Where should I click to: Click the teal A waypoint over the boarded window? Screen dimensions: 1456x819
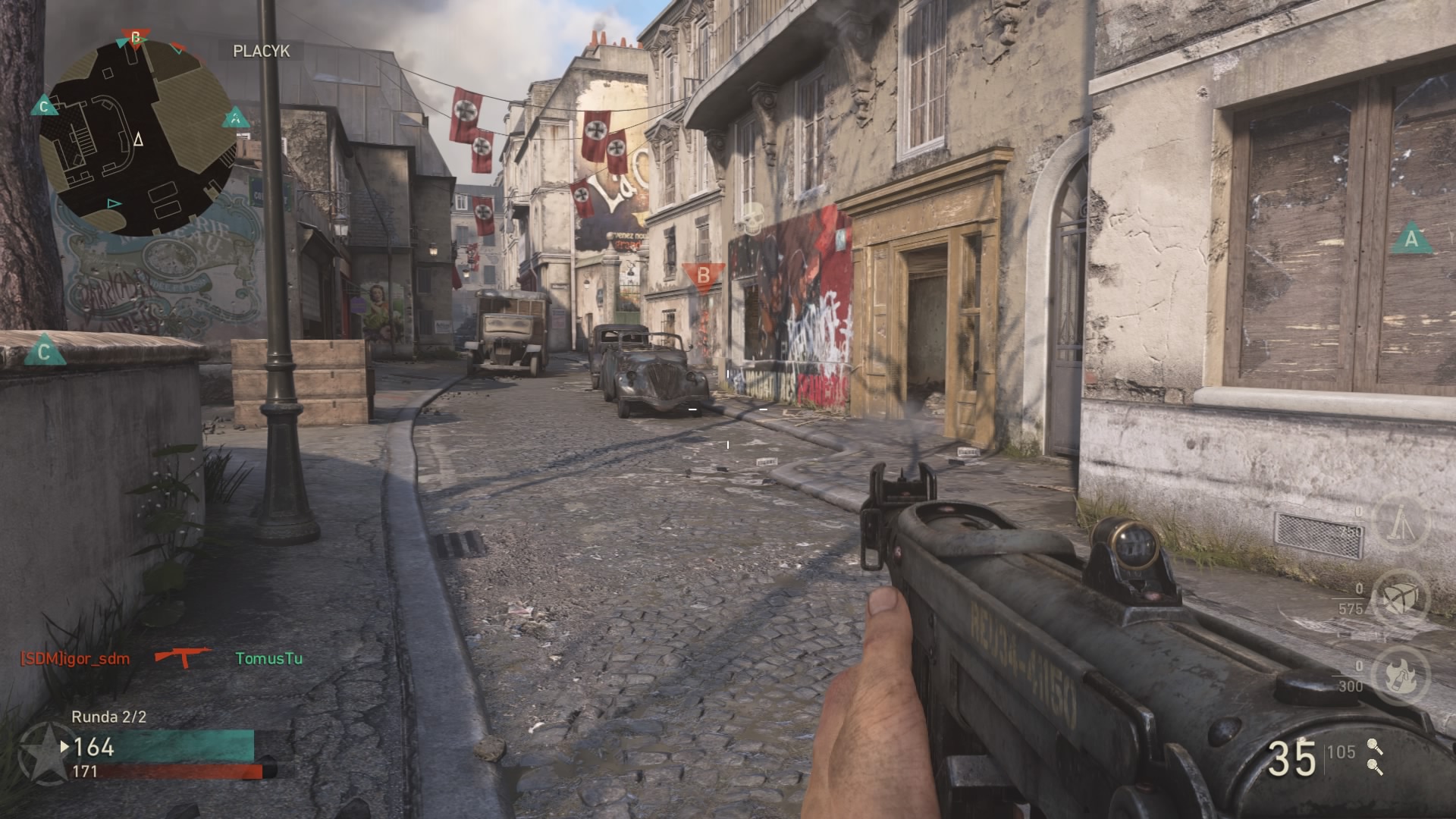click(1410, 239)
